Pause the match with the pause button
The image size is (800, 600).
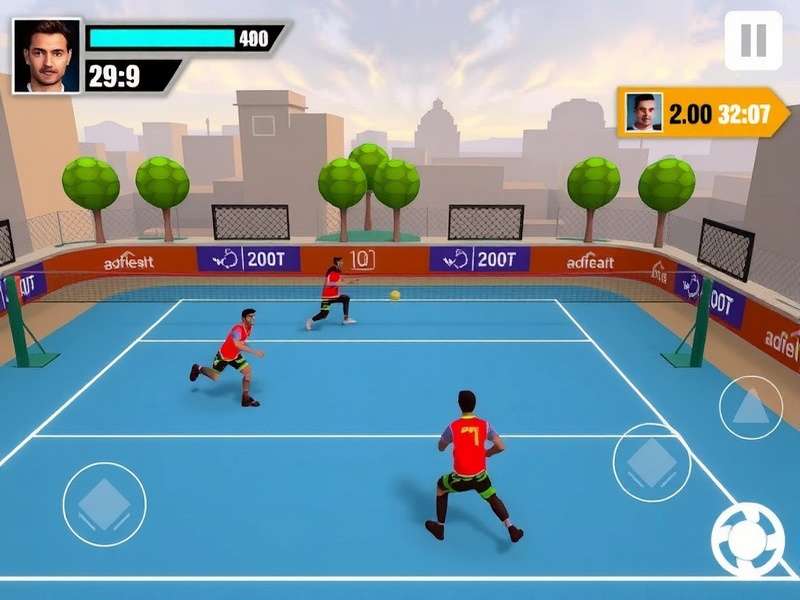pyautogui.click(x=753, y=40)
